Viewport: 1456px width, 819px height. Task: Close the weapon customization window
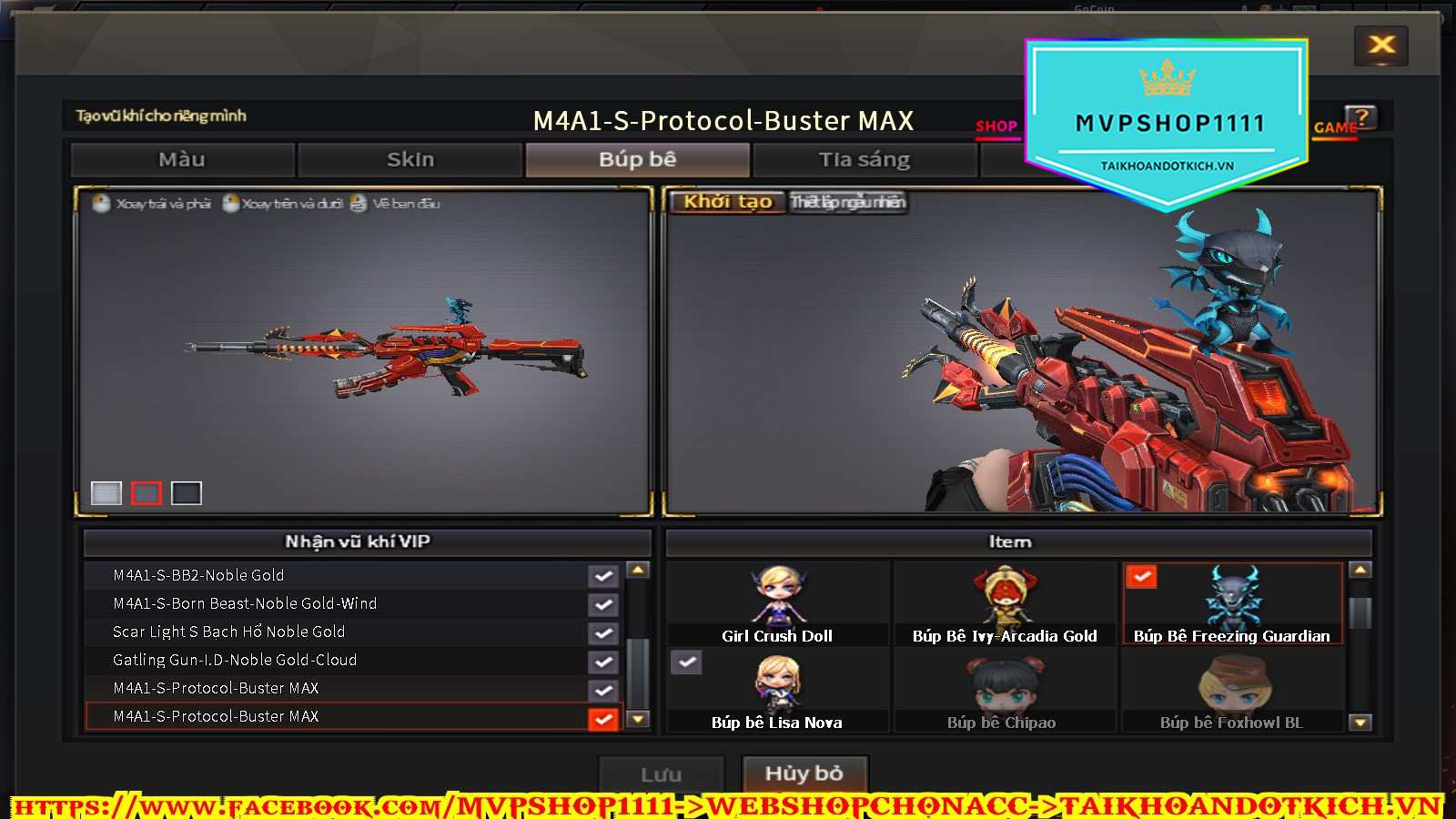click(1381, 45)
